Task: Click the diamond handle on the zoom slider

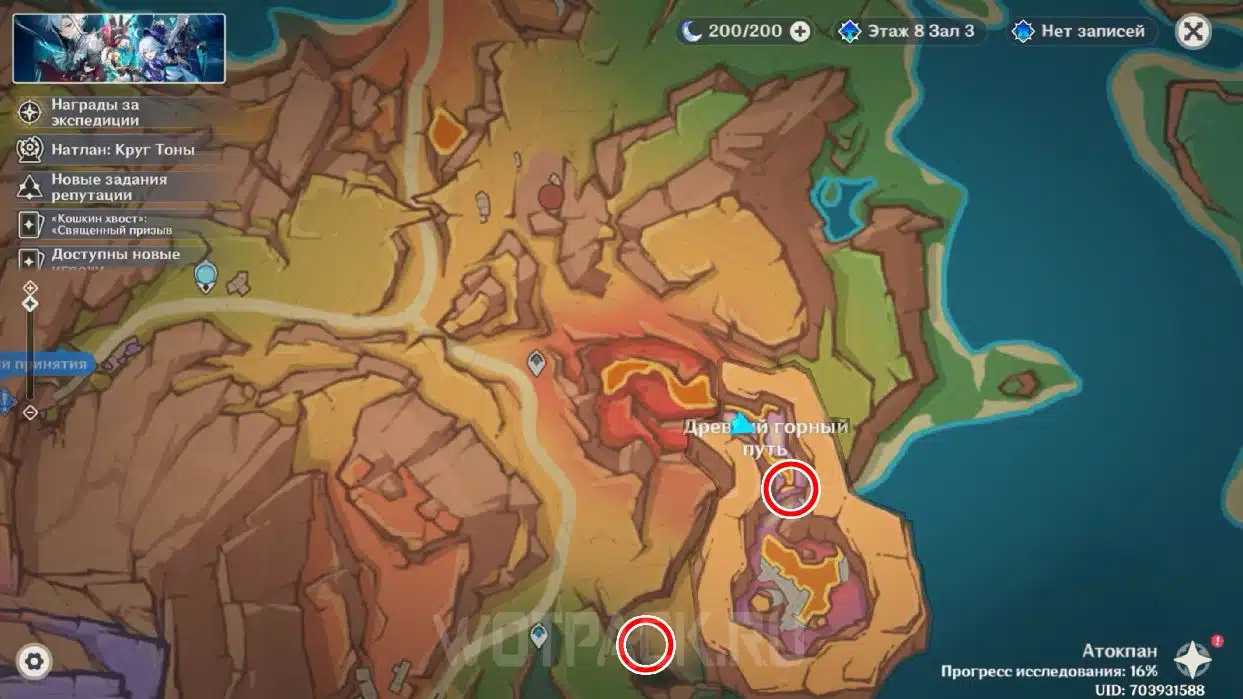Action: pos(30,303)
